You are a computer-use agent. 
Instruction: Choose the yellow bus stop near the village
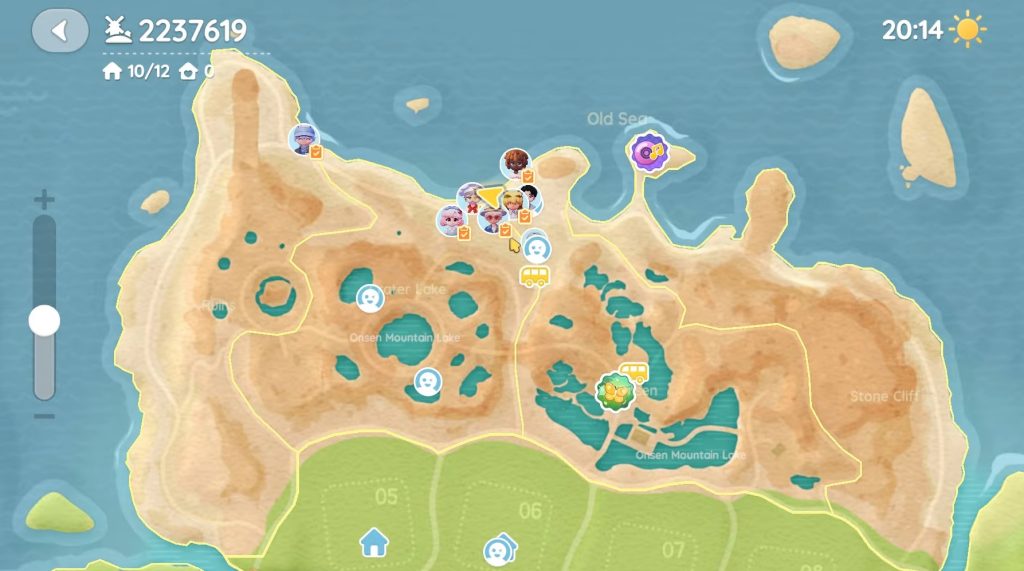[x=534, y=276]
